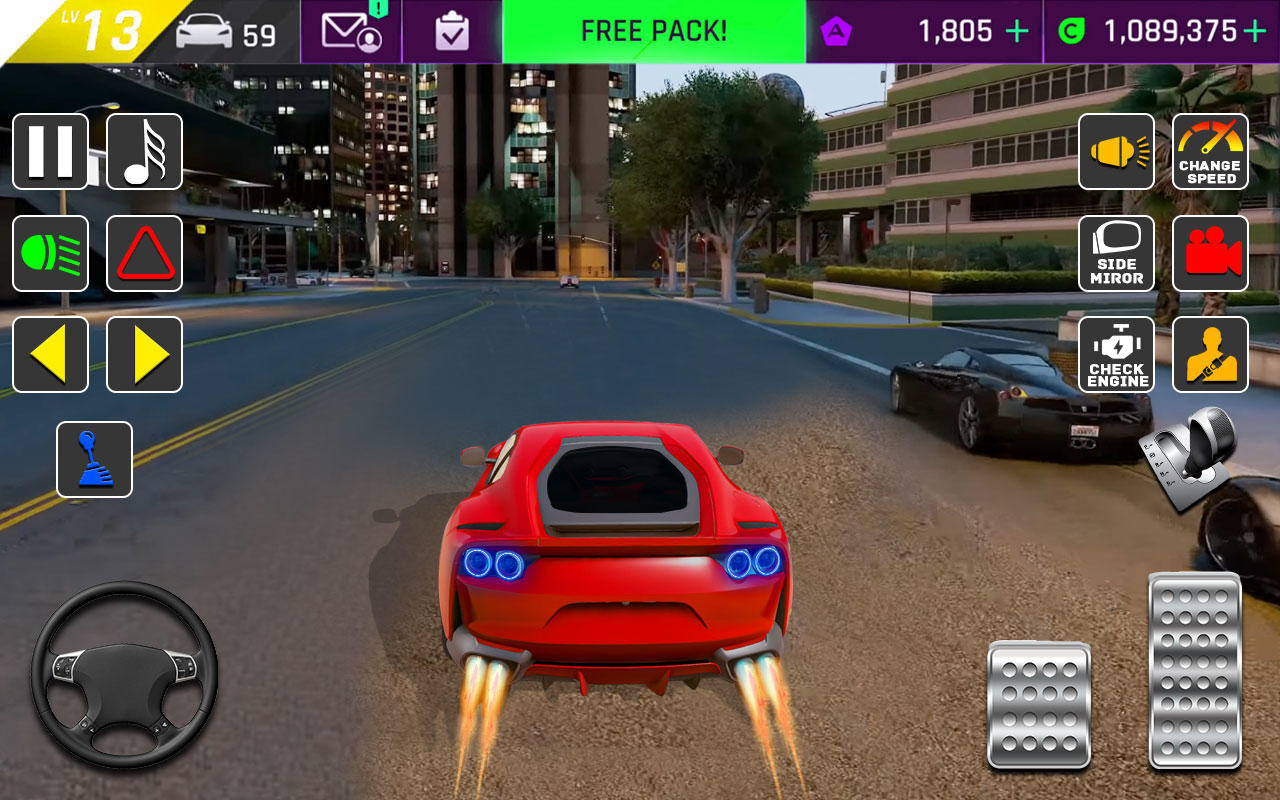Image resolution: width=1280 pixels, height=800 pixels.
Task: Claim the FREE PACK reward
Action: pyautogui.click(x=653, y=30)
